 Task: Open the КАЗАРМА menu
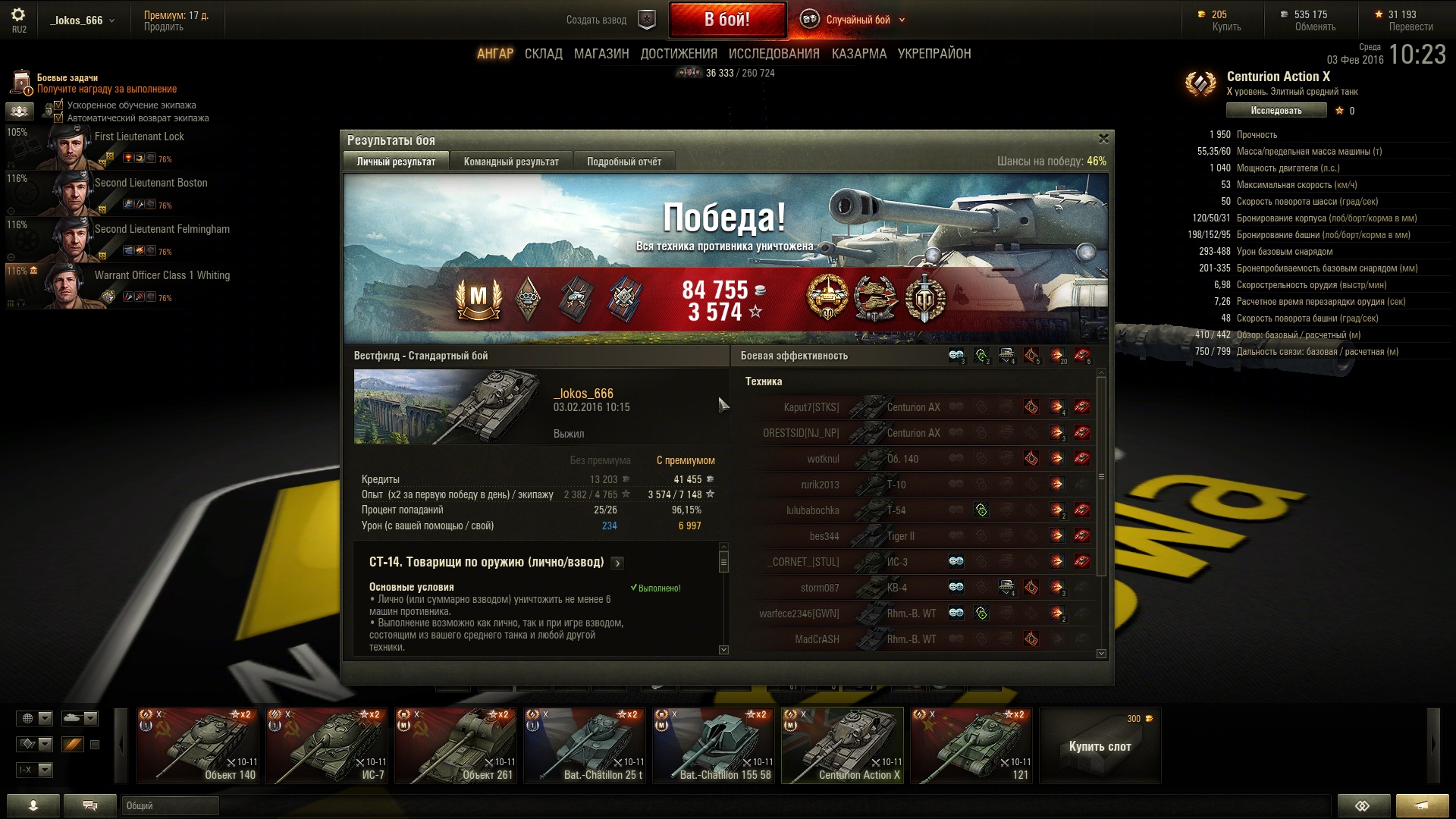click(x=858, y=54)
